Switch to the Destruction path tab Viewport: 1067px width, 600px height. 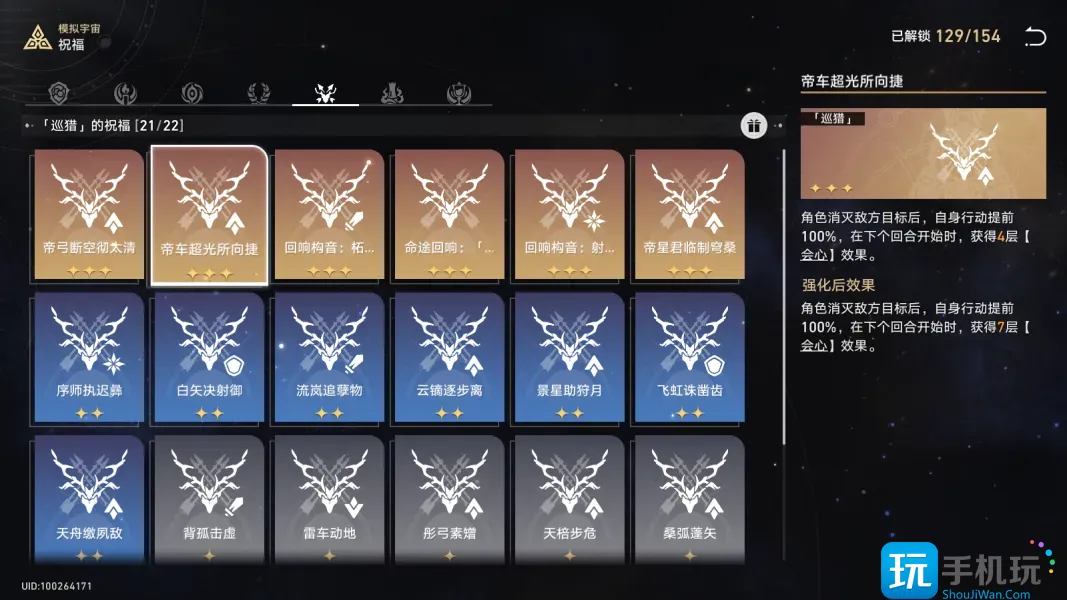pyautogui.click(x=392, y=93)
